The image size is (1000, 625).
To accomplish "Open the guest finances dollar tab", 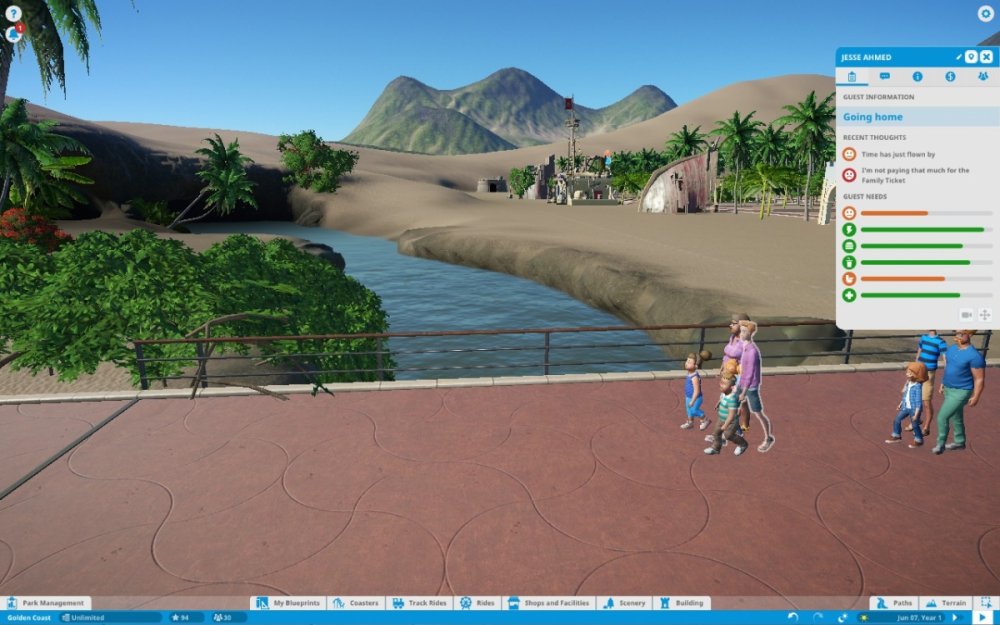I will (x=950, y=76).
